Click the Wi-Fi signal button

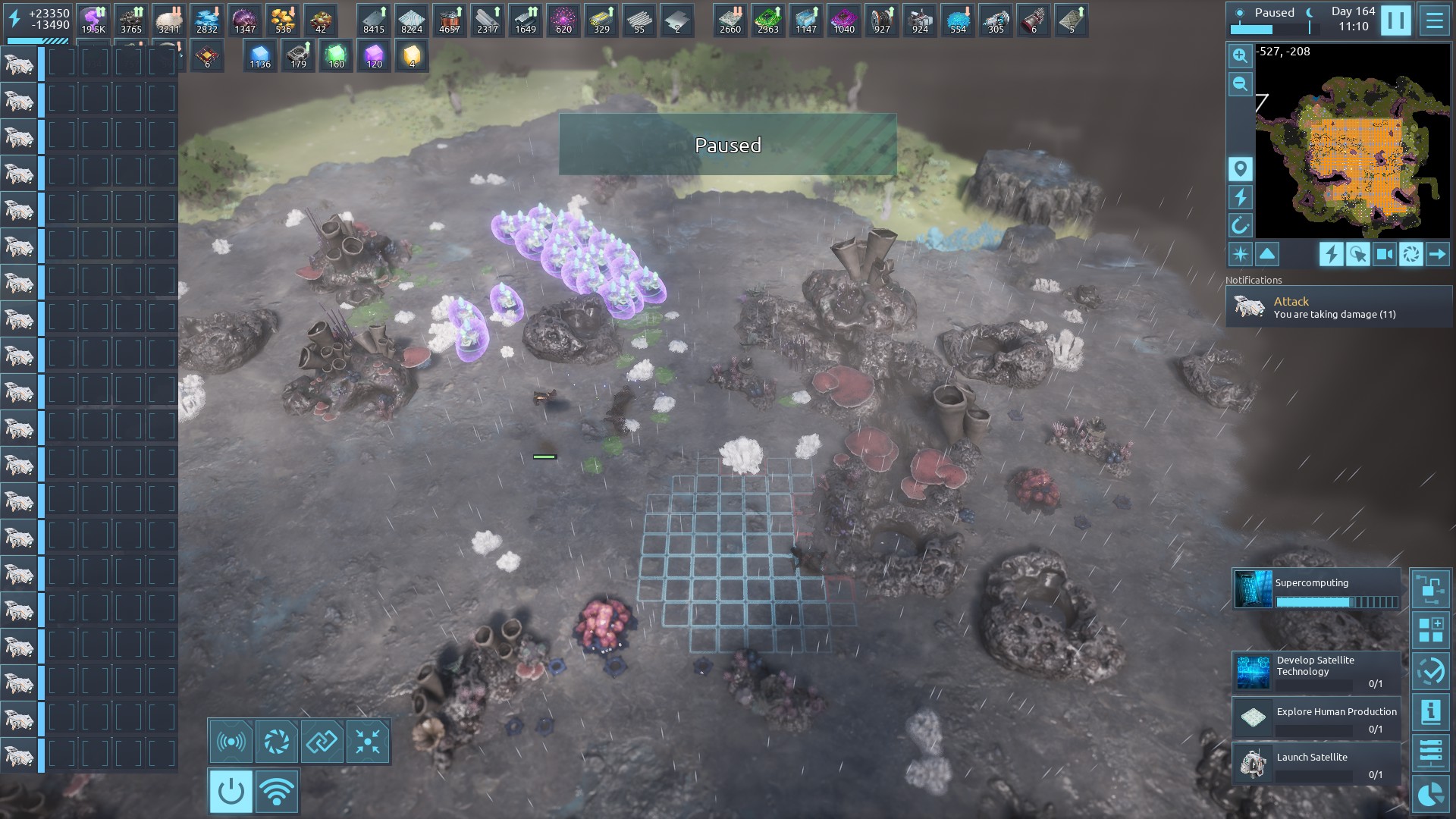click(277, 792)
